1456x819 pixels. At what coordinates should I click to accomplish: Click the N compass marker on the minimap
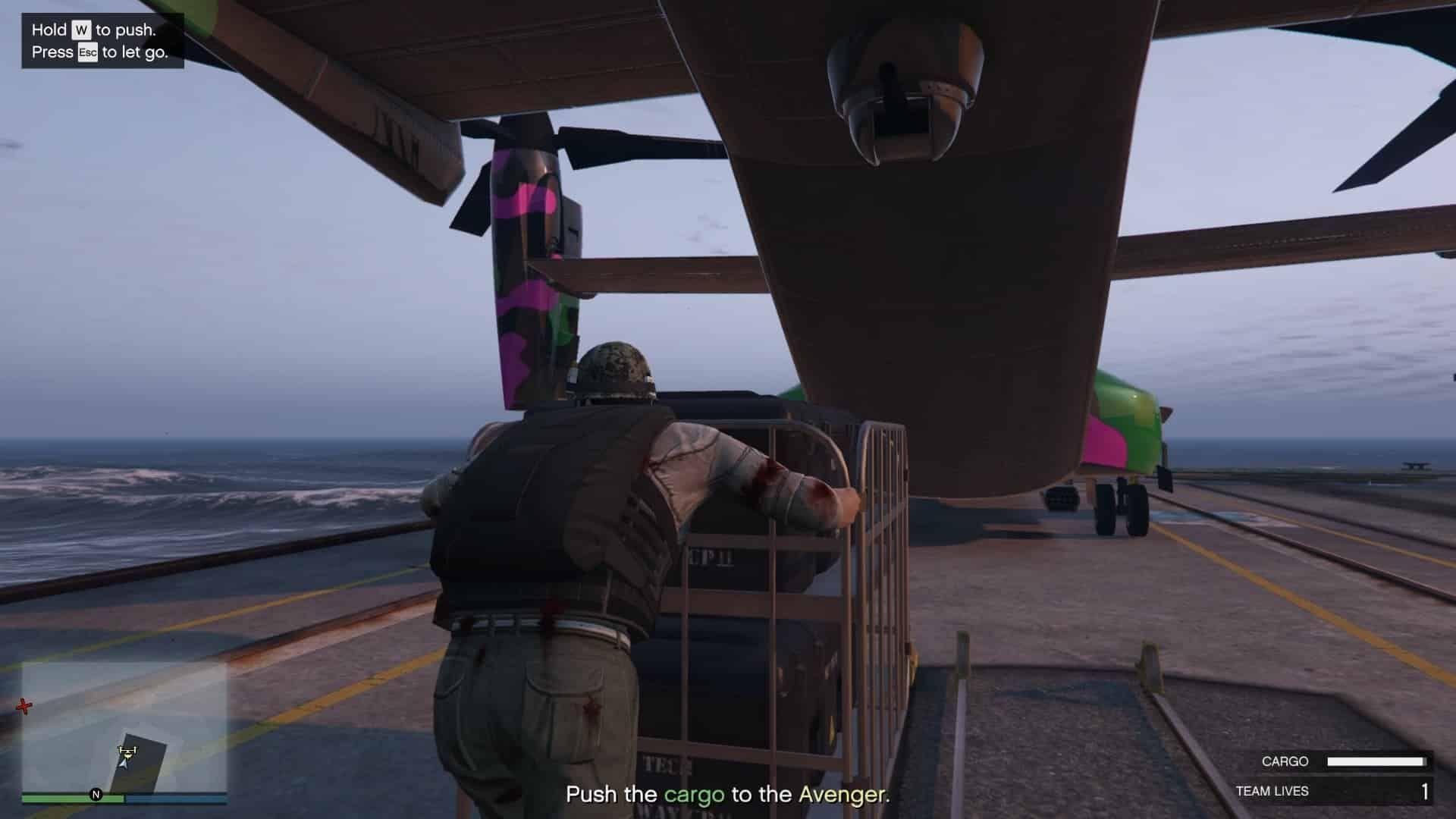pos(96,794)
